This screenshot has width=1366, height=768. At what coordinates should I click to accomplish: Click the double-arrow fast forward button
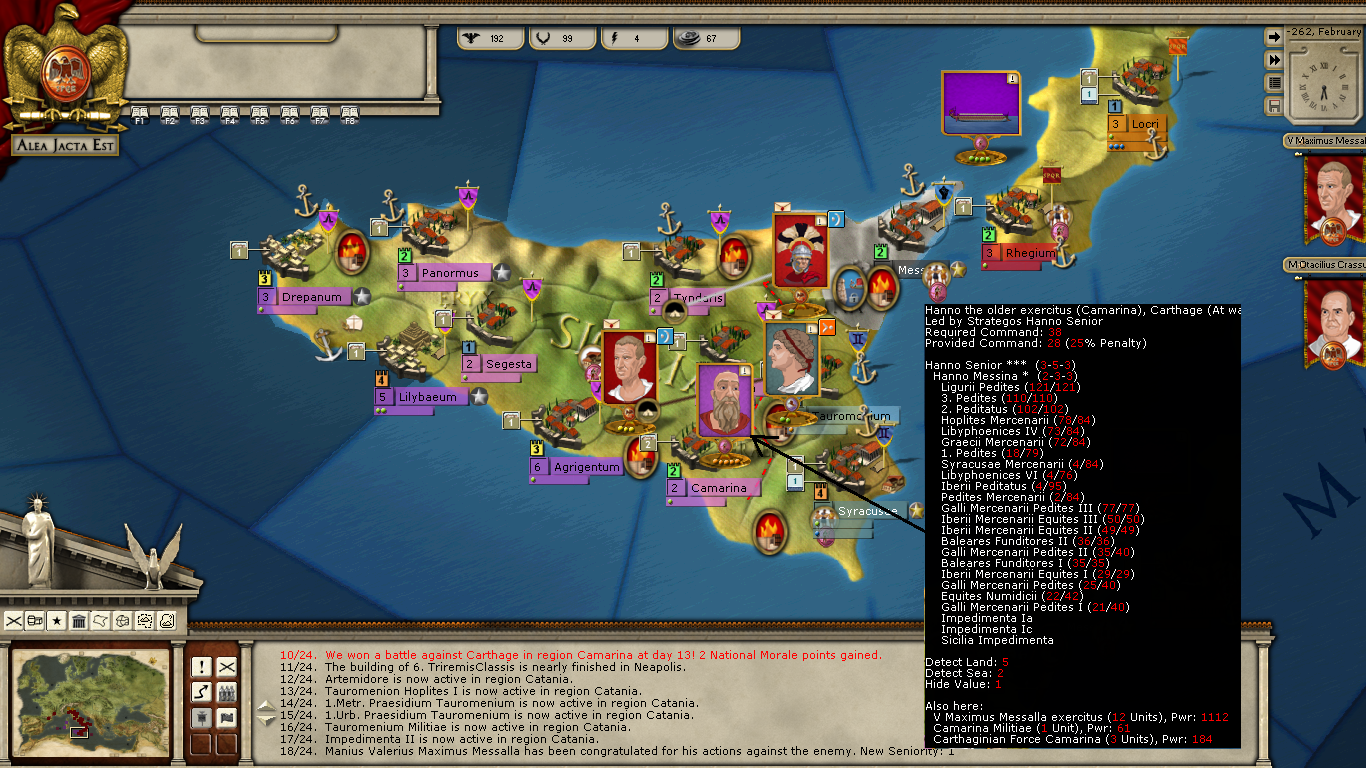[1274, 60]
